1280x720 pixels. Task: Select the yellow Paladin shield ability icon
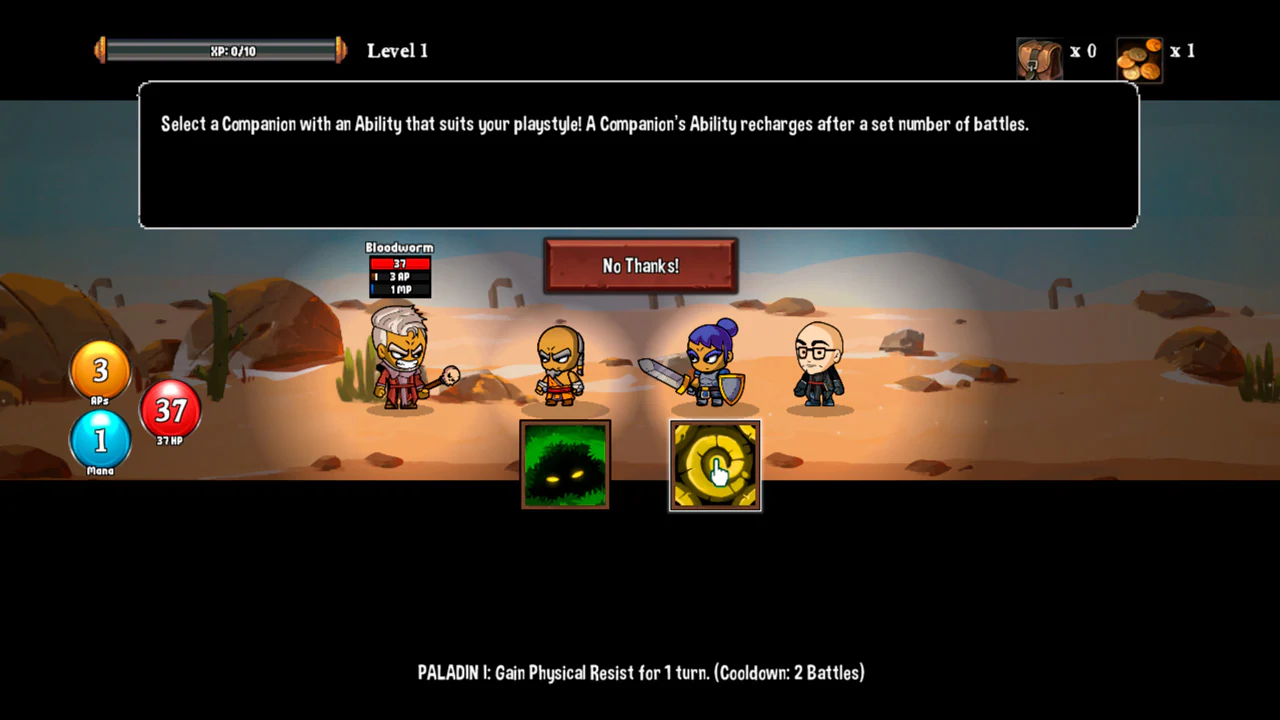714,465
